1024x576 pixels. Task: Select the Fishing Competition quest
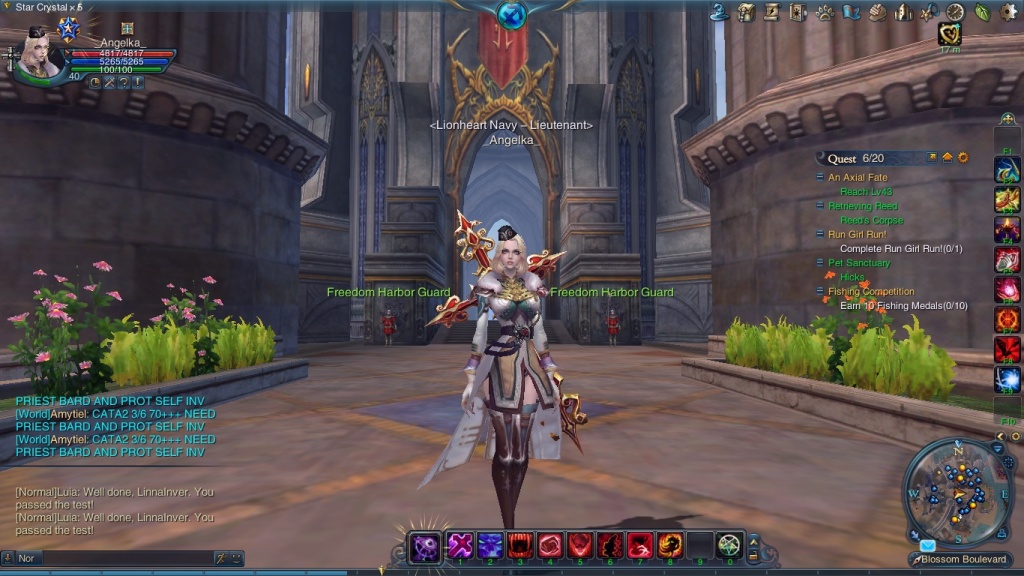coord(871,292)
